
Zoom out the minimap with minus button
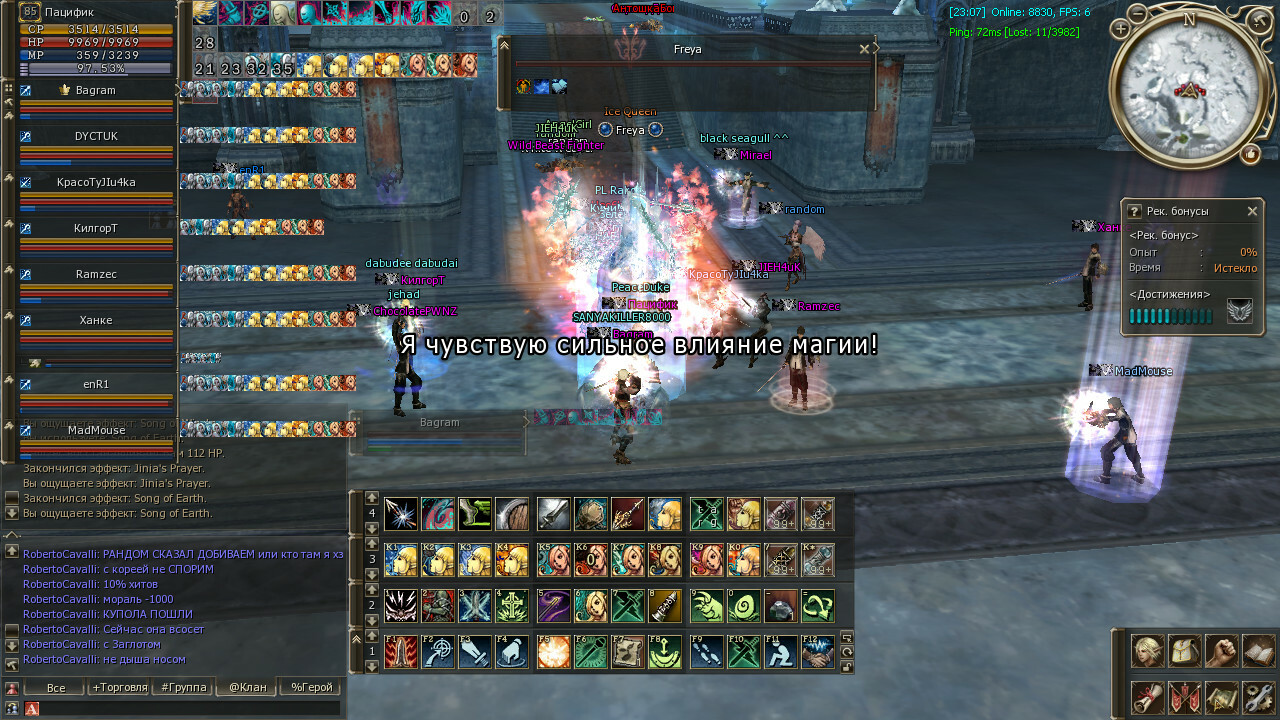[x=1137, y=13]
